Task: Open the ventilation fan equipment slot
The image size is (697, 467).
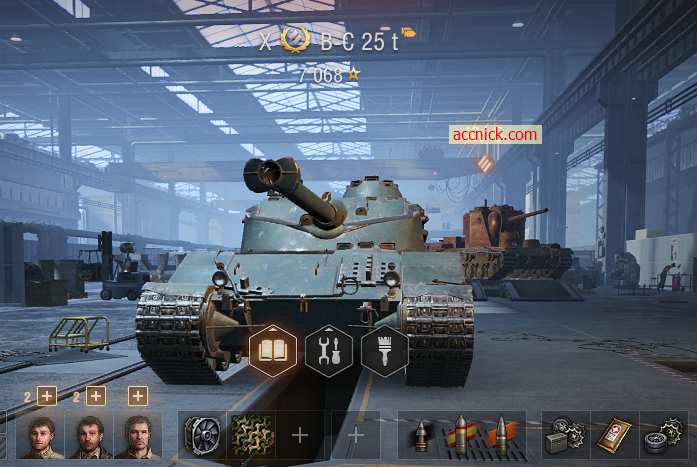Action: coord(202,437)
